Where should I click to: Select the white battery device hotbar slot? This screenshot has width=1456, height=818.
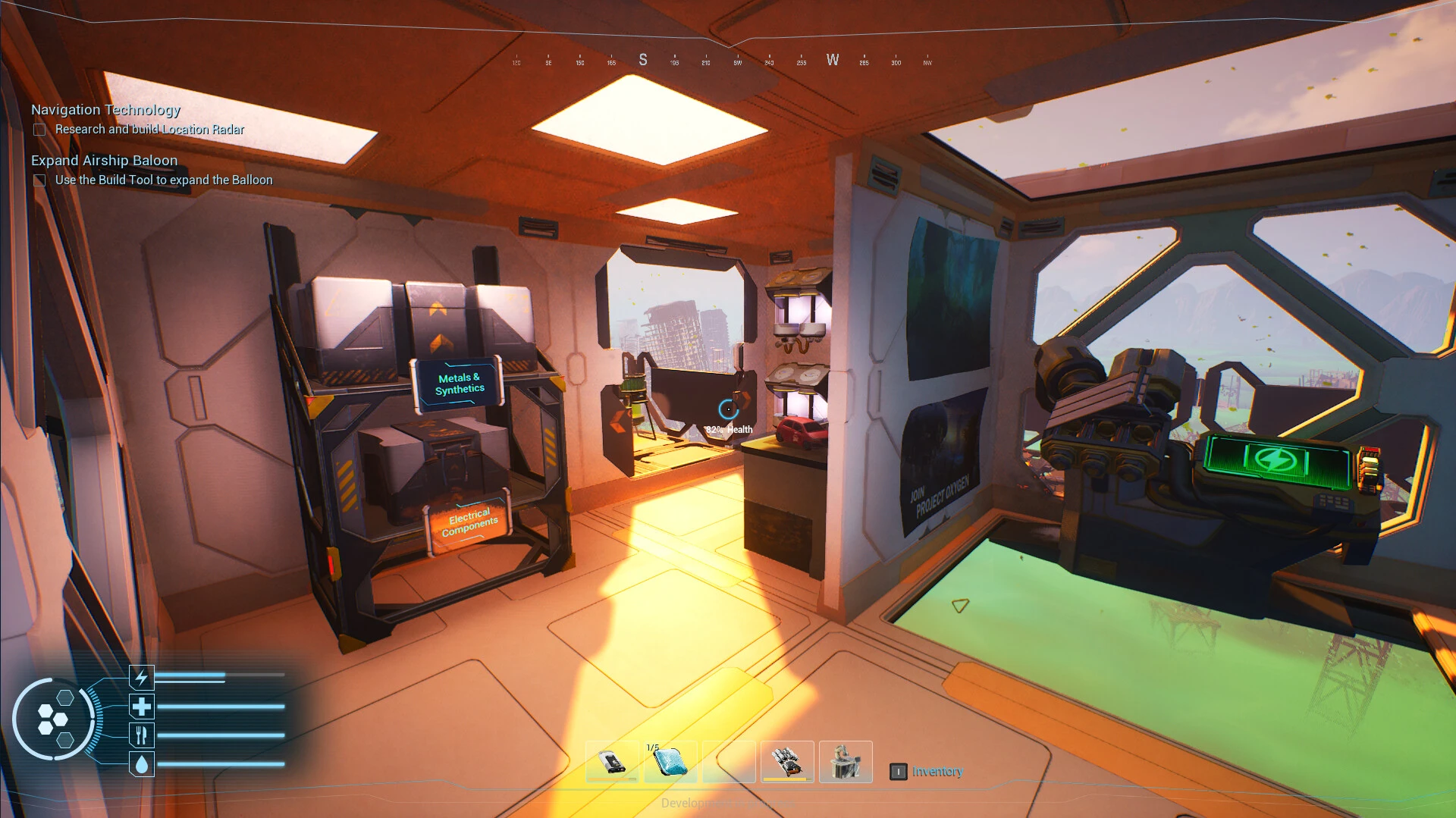coord(612,761)
